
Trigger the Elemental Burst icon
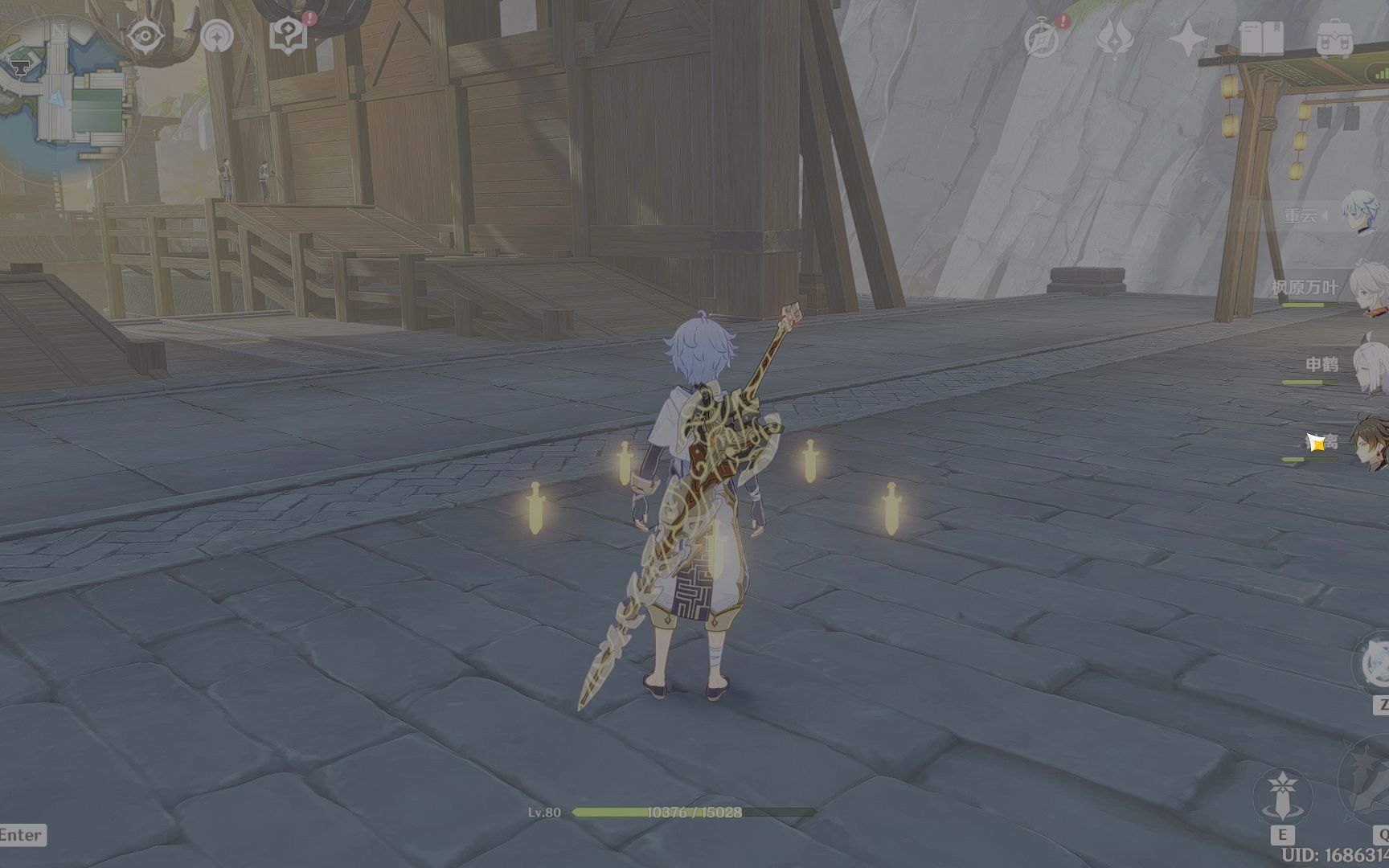coord(1370,784)
